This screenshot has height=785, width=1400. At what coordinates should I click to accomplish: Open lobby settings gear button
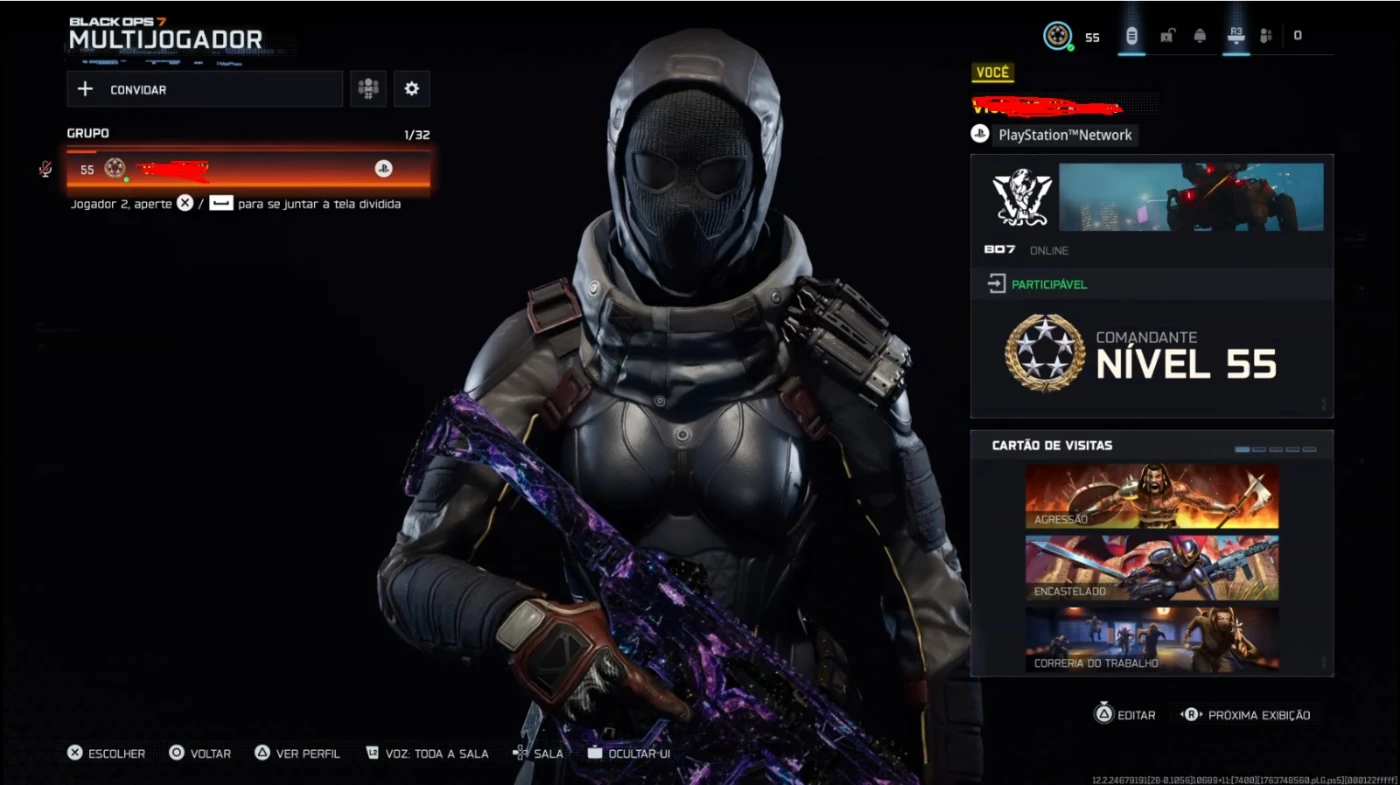click(x=411, y=89)
